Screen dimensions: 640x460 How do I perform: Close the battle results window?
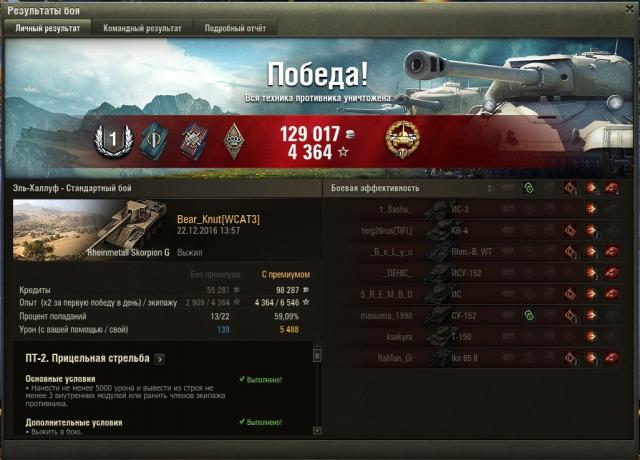629,10
